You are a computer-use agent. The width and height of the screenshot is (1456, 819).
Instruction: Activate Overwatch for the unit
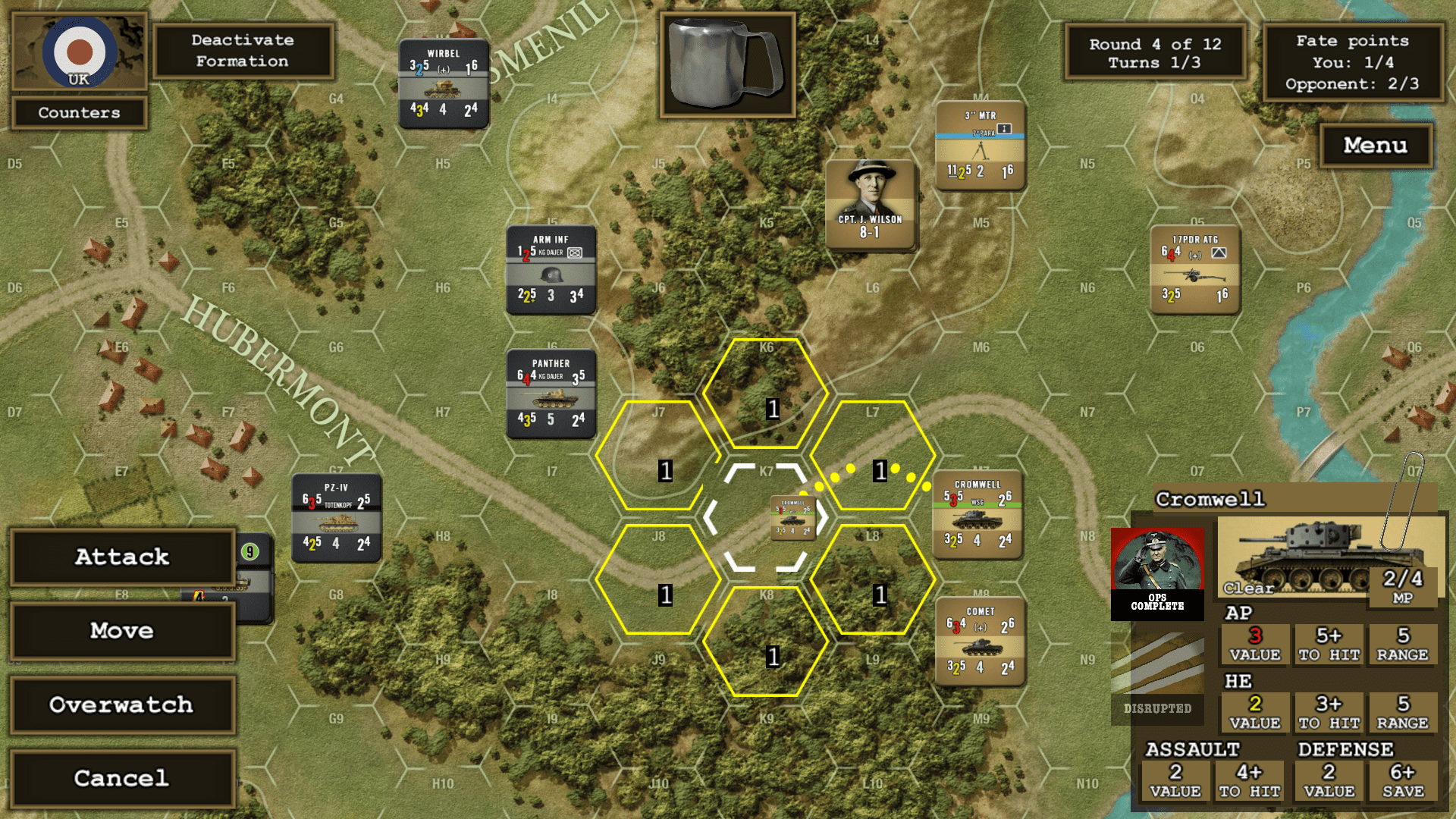pos(122,704)
